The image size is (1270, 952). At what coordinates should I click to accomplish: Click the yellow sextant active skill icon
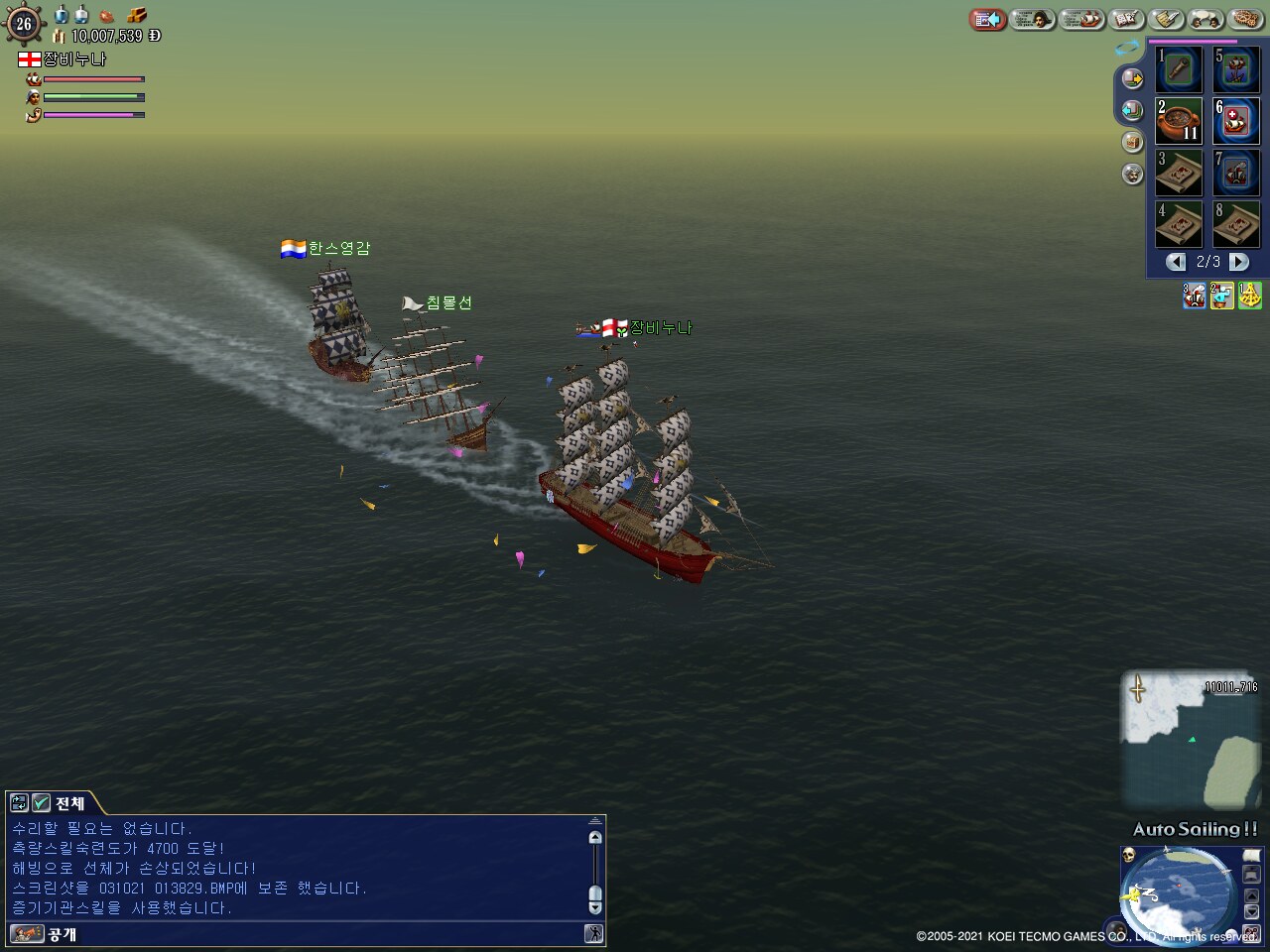[x=1250, y=296]
